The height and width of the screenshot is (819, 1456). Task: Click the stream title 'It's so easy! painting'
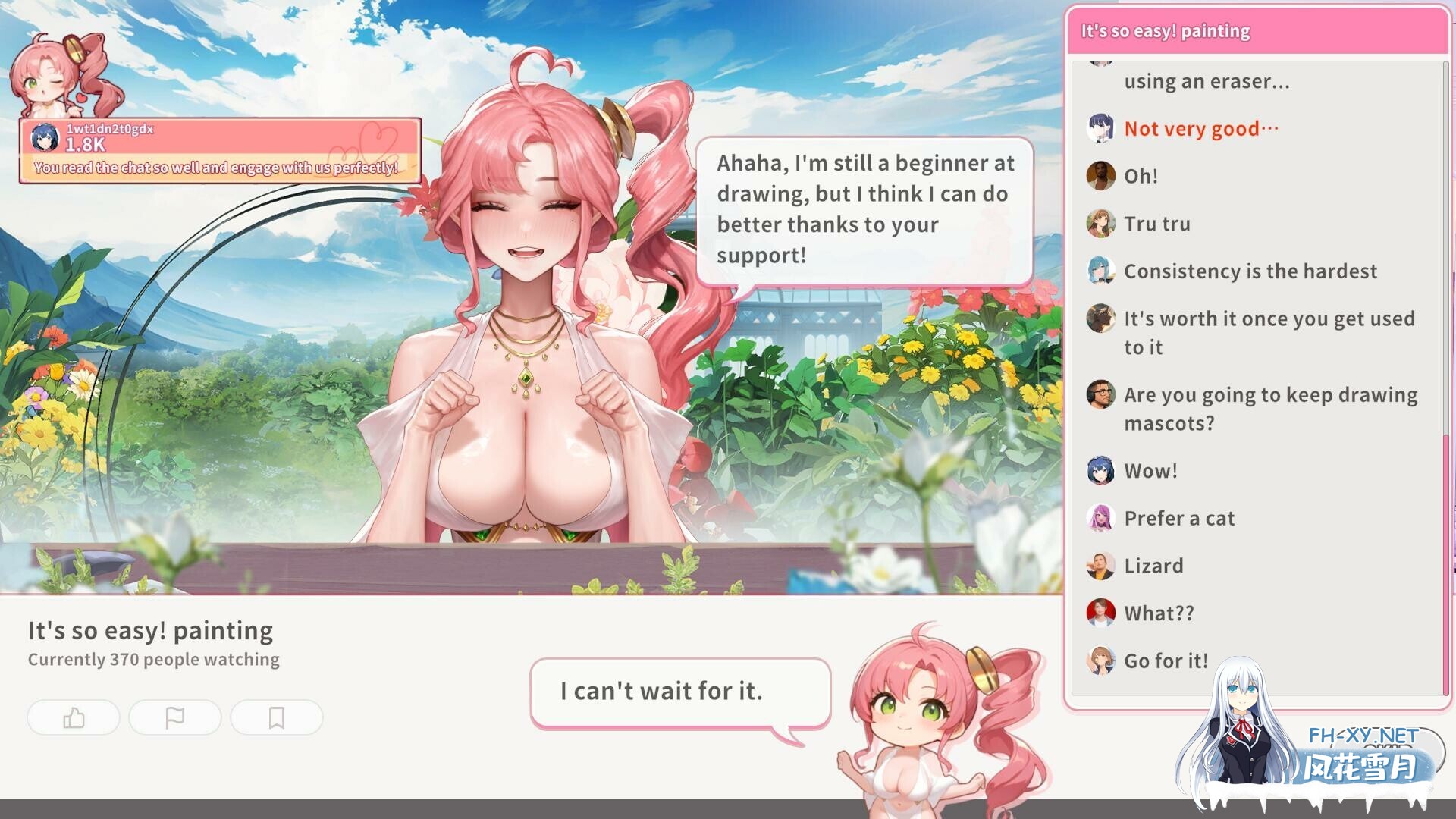click(150, 630)
